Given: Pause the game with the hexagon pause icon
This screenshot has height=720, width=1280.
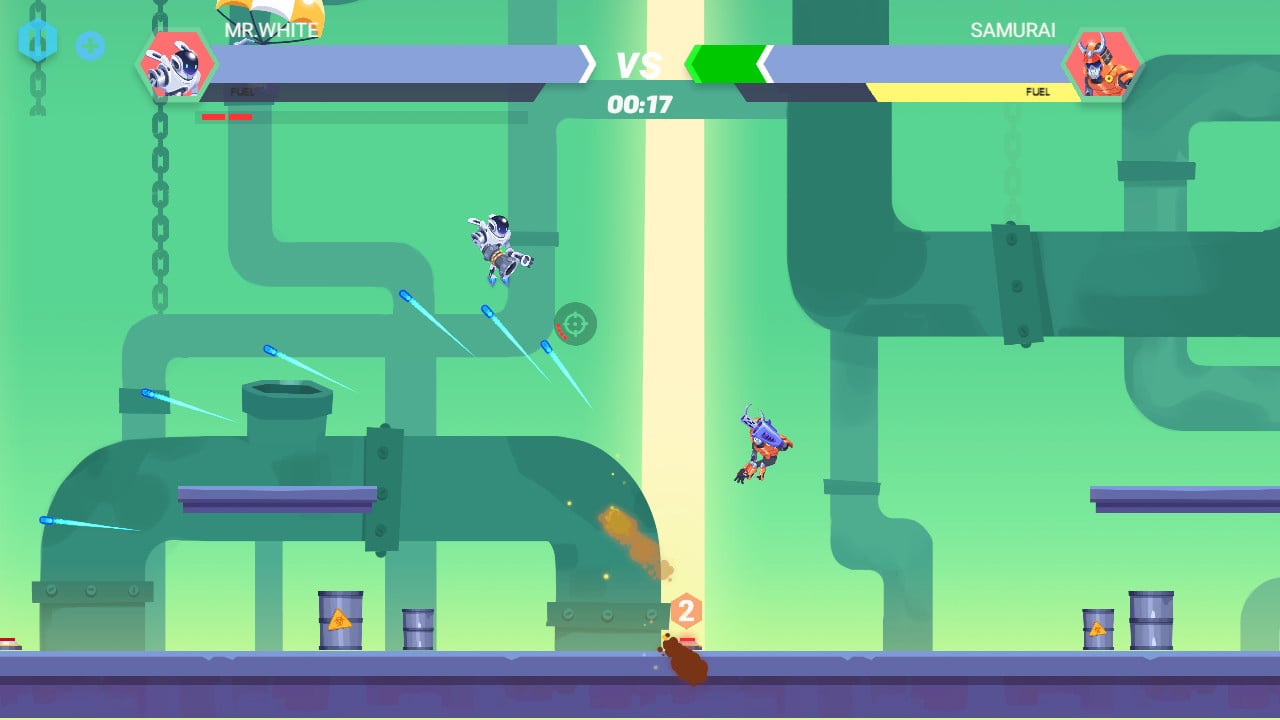Looking at the screenshot, I should coord(40,39).
